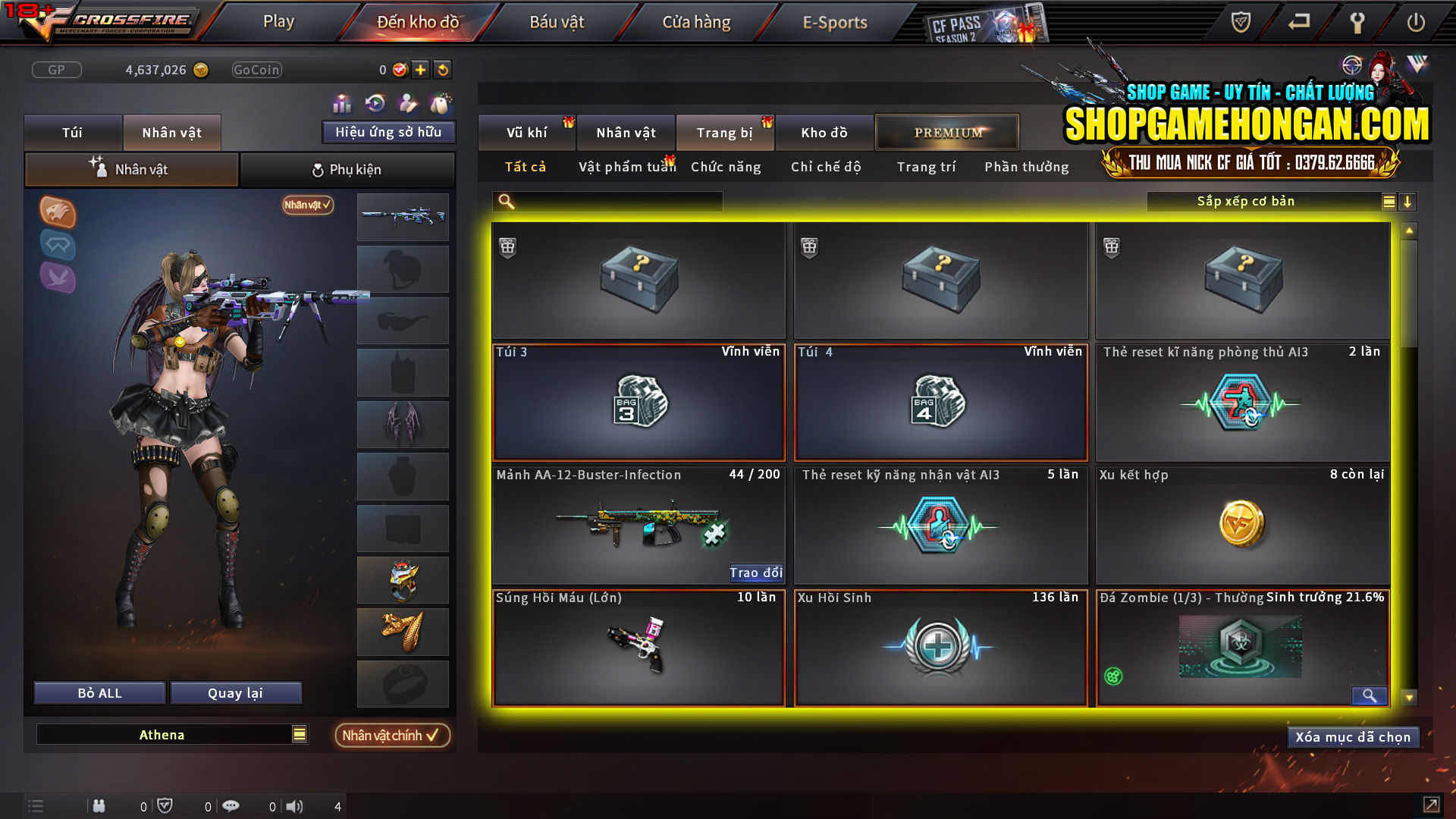Click Trao đổi on AA-12 fragment item
1456x819 pixels.
[x=756, y=573]
